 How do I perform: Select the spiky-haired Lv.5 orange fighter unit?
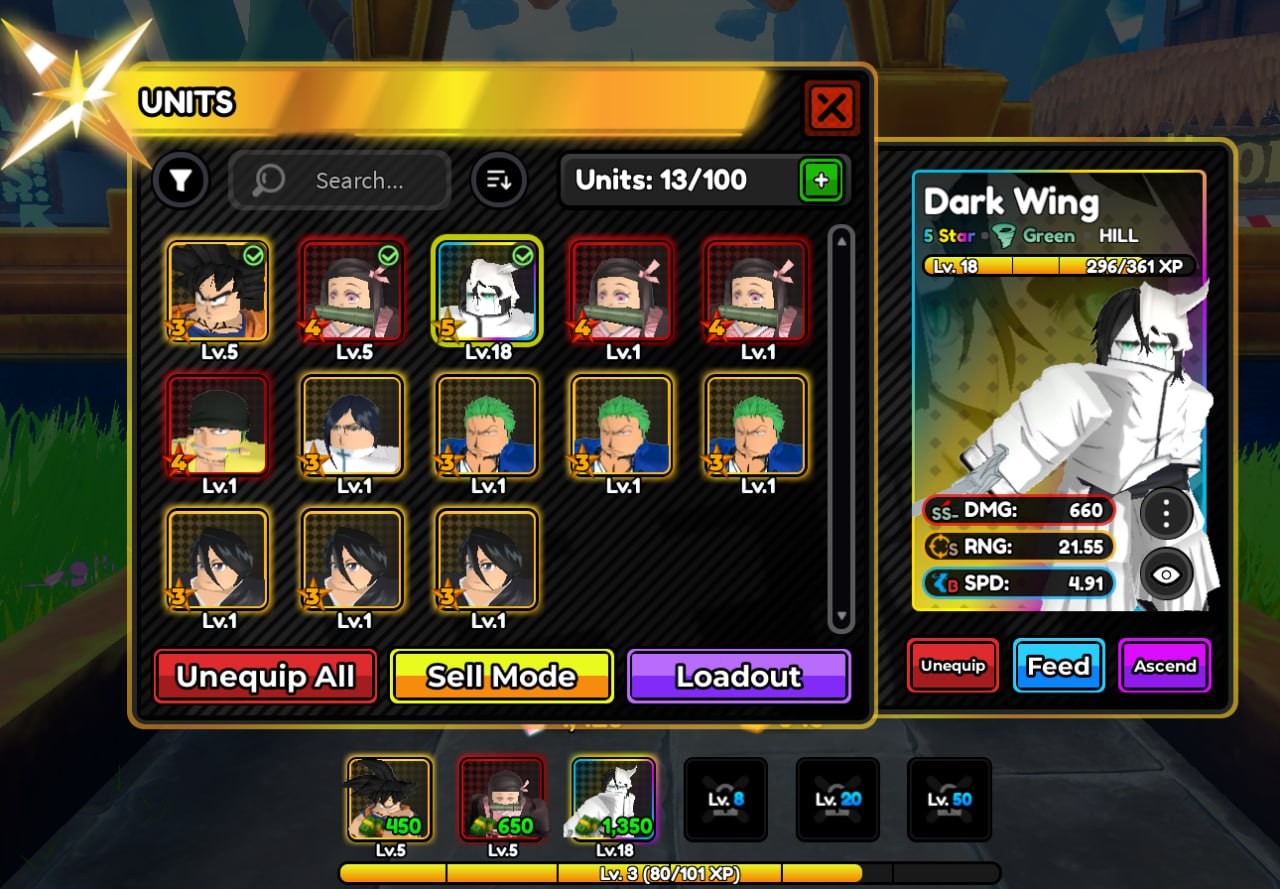(x=218, y=292)
